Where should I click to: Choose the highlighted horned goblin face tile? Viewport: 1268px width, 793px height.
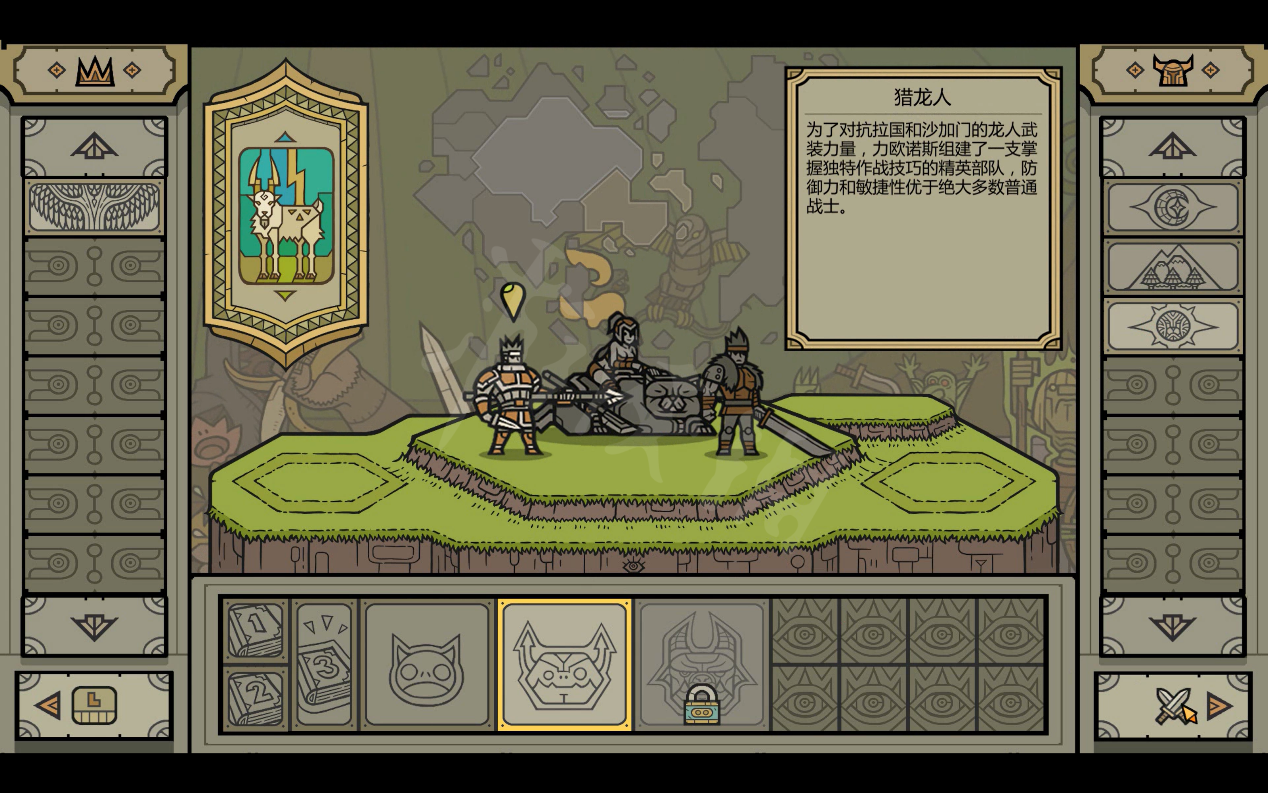click(x=565, y=665)
